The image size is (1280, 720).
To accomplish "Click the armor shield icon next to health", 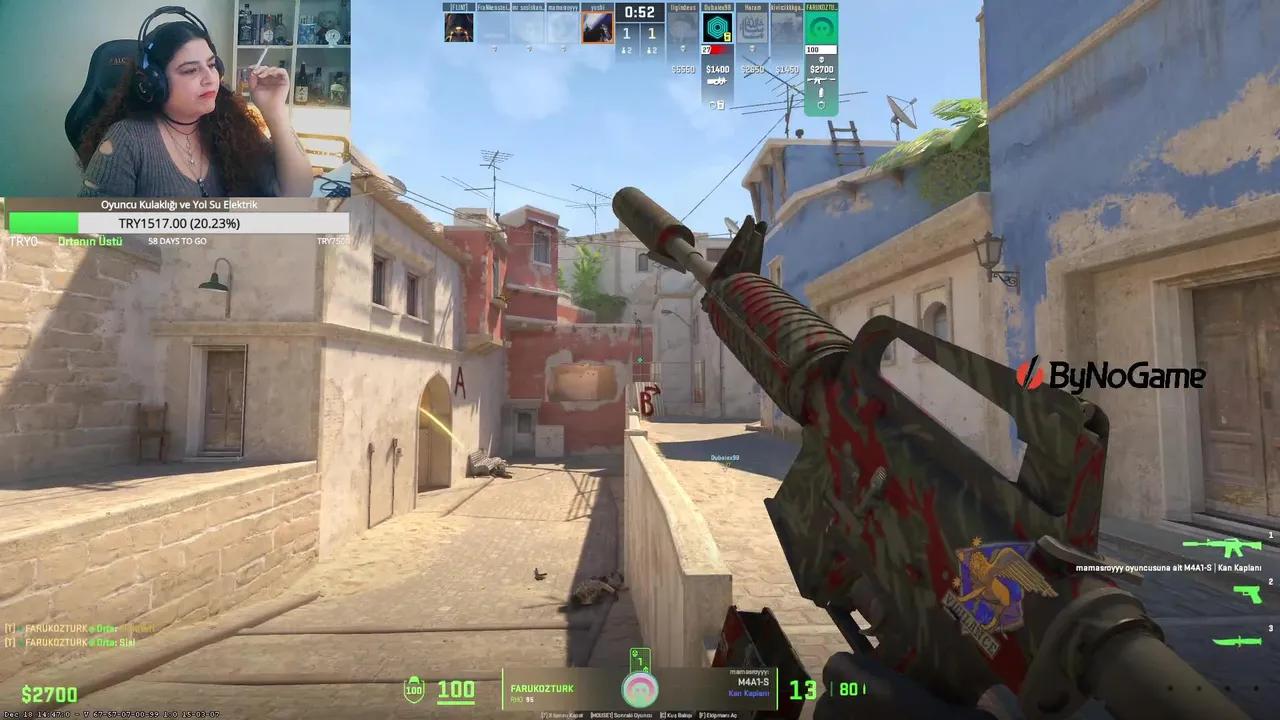I will pyautogui.click(x=414, y=688).
